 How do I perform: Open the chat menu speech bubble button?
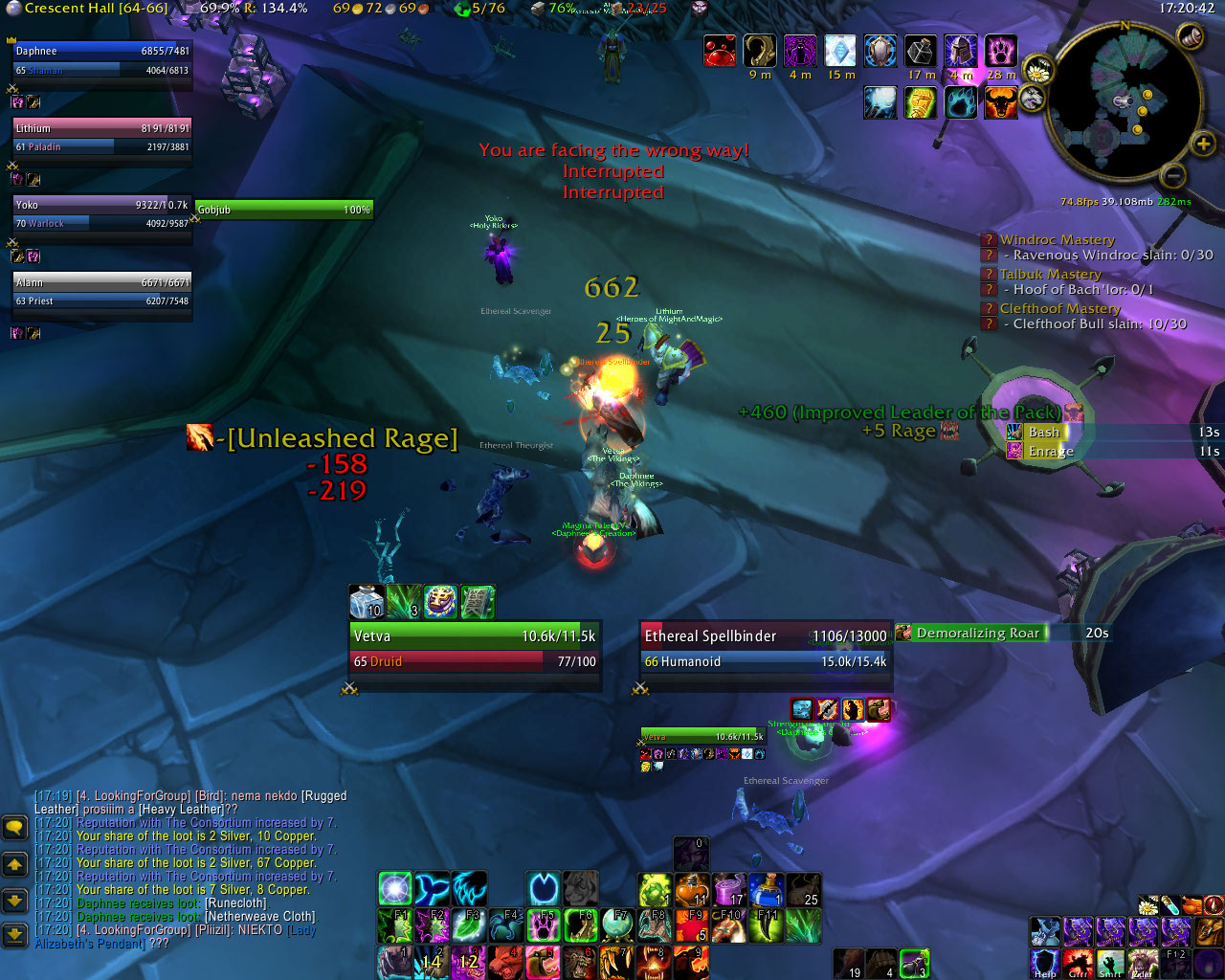(14, 827)
